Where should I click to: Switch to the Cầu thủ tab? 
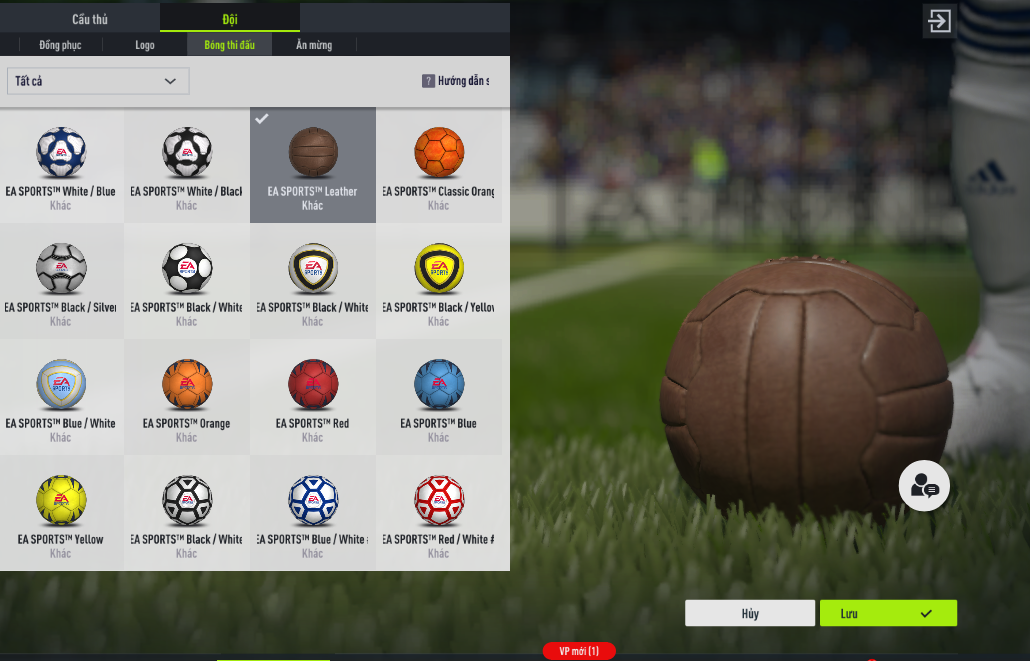point(90,19)
